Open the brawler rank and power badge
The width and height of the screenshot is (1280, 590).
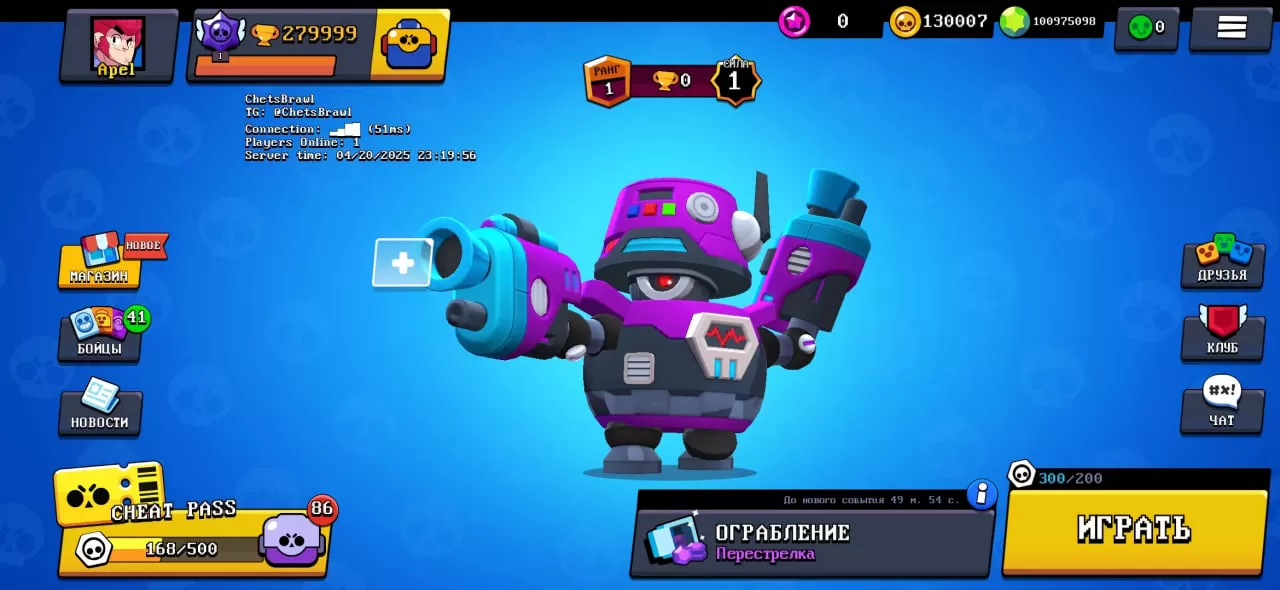[x=672, y=81]
